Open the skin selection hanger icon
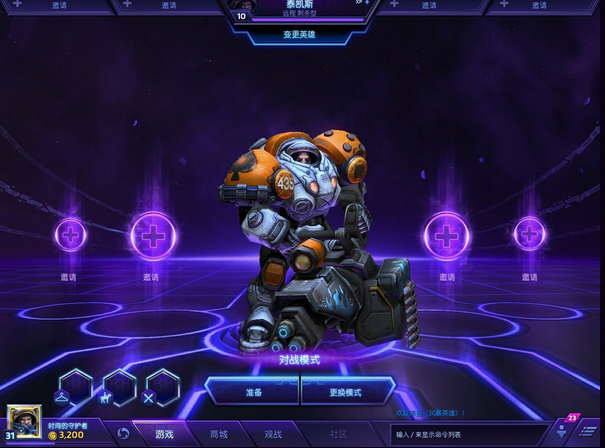The width and height of the screenshot is (605, 448). tap(76, 388)
